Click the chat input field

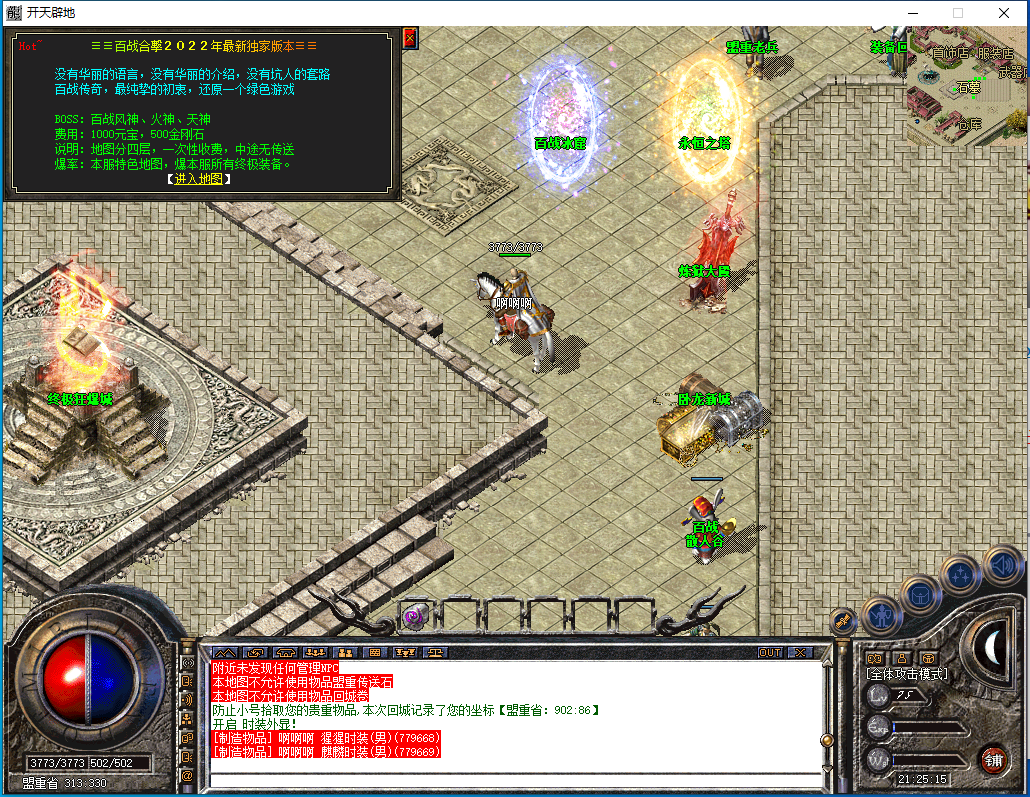click(x=515, y=779)
